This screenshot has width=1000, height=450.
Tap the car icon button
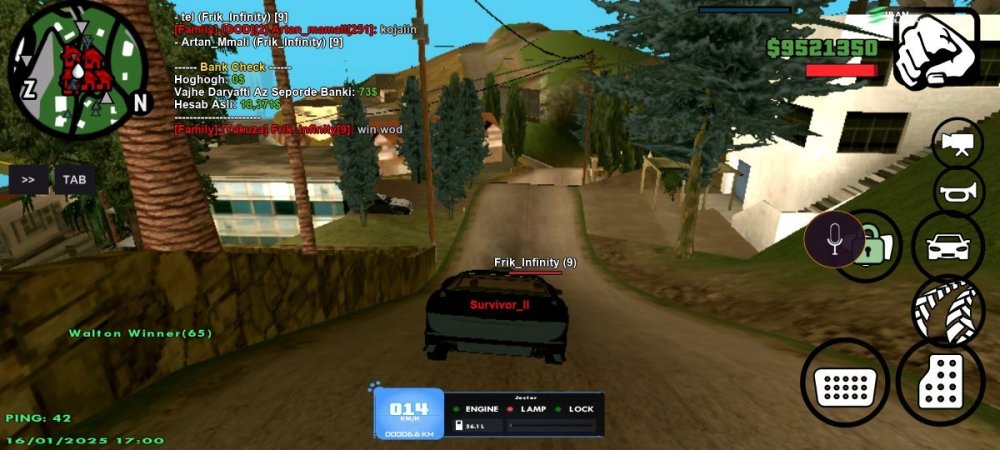(x=946, y=246)
